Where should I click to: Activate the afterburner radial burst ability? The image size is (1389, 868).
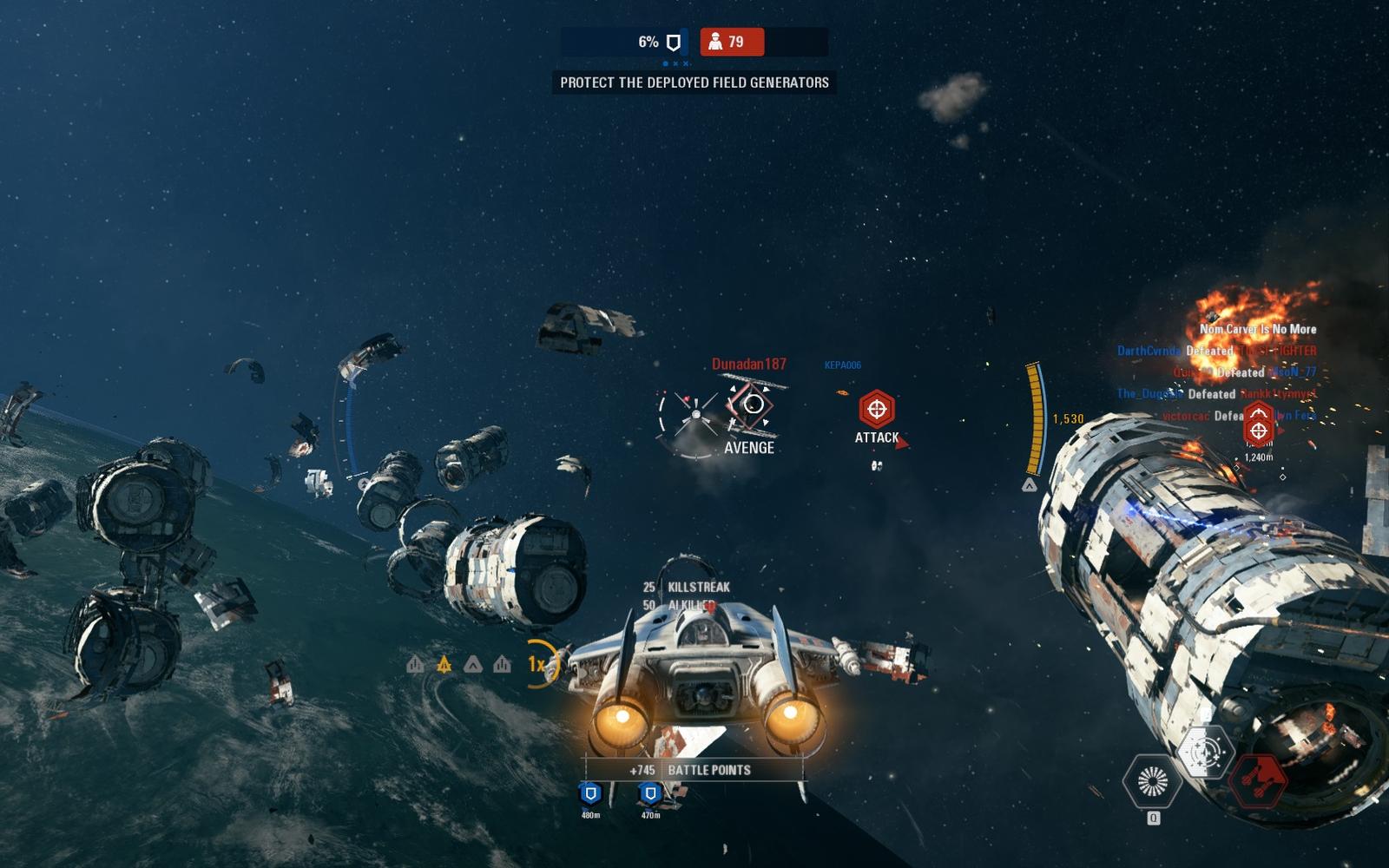click(1152, 780)
